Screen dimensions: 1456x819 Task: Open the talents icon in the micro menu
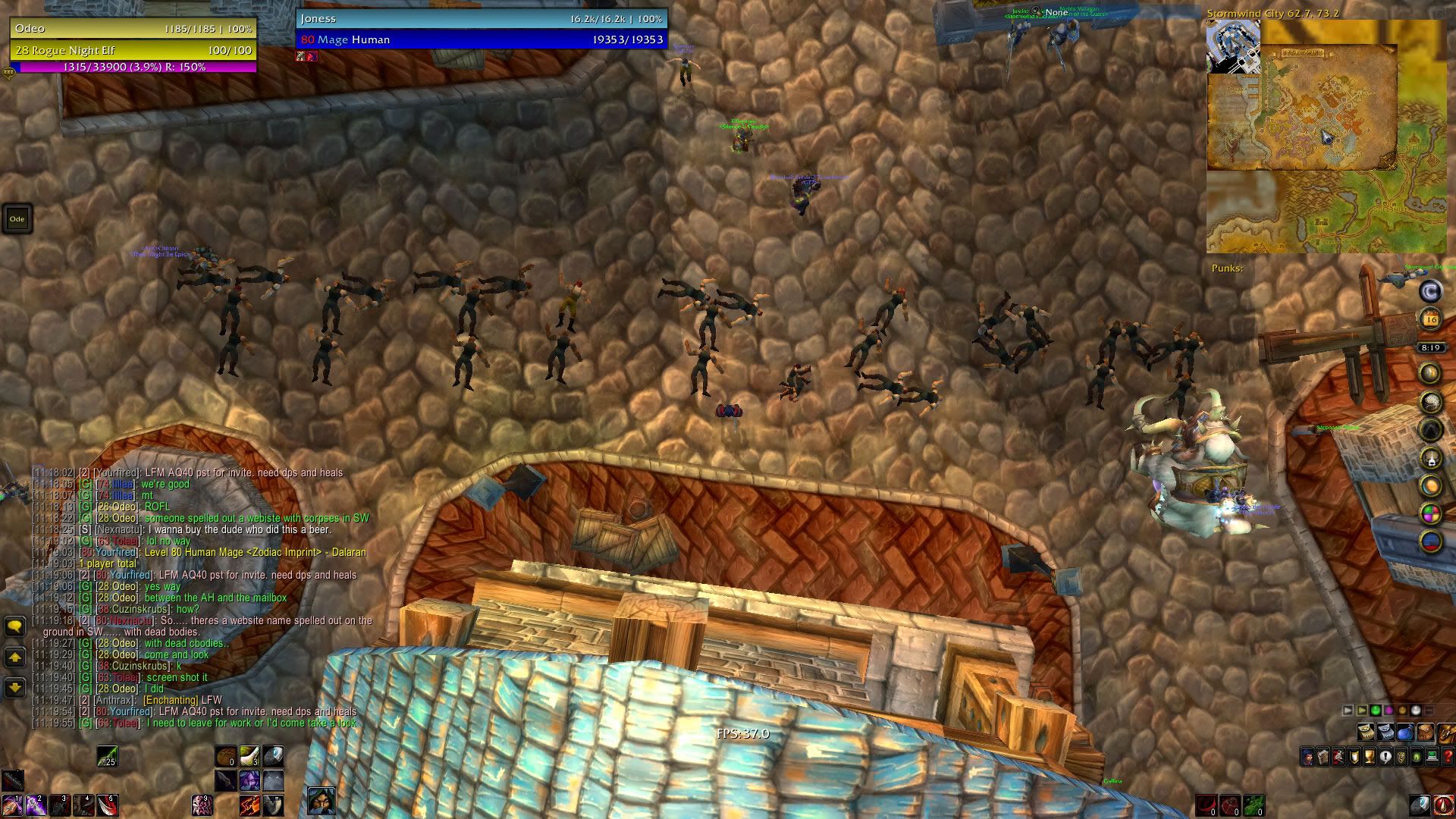point(1338,757)
